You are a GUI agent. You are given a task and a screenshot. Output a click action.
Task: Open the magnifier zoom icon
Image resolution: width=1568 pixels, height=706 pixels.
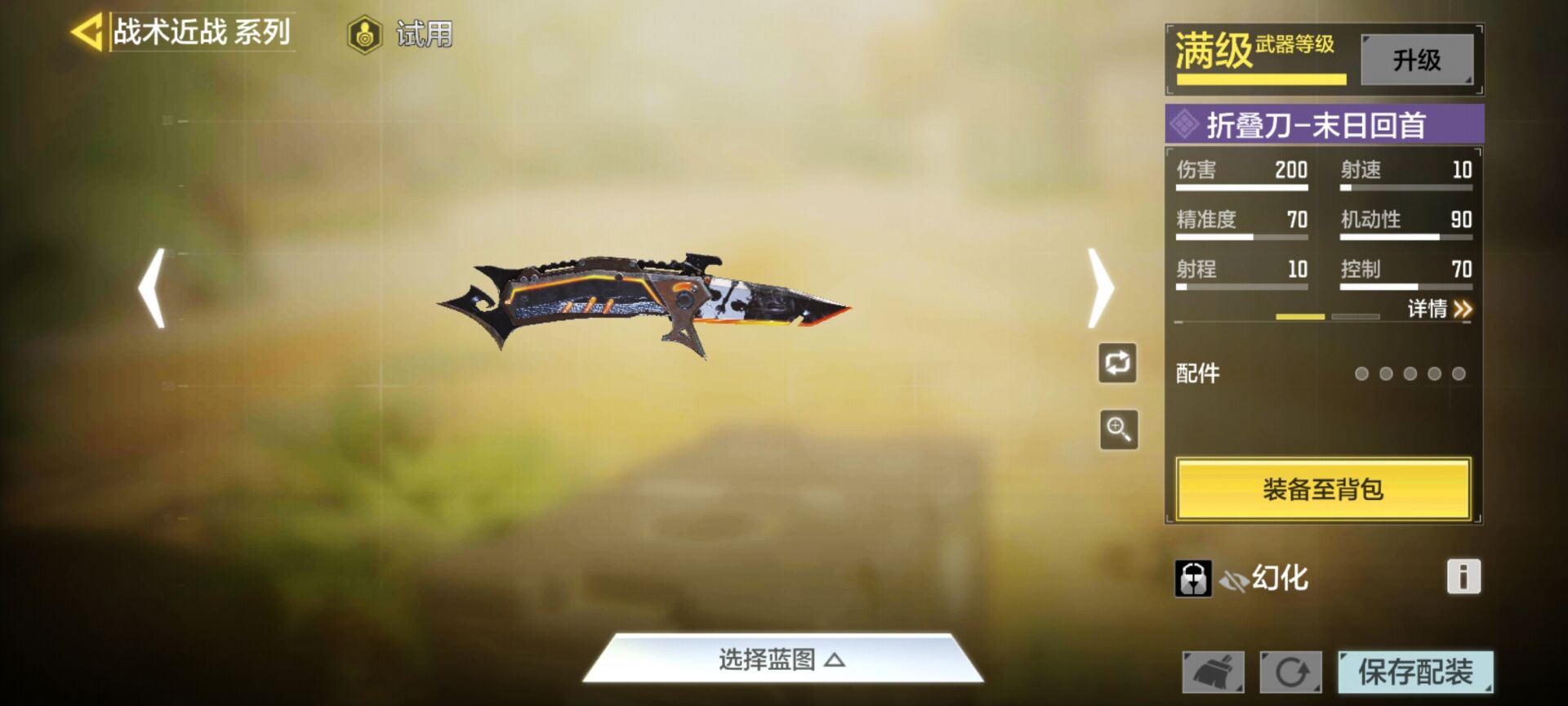tap(1117, 429)
